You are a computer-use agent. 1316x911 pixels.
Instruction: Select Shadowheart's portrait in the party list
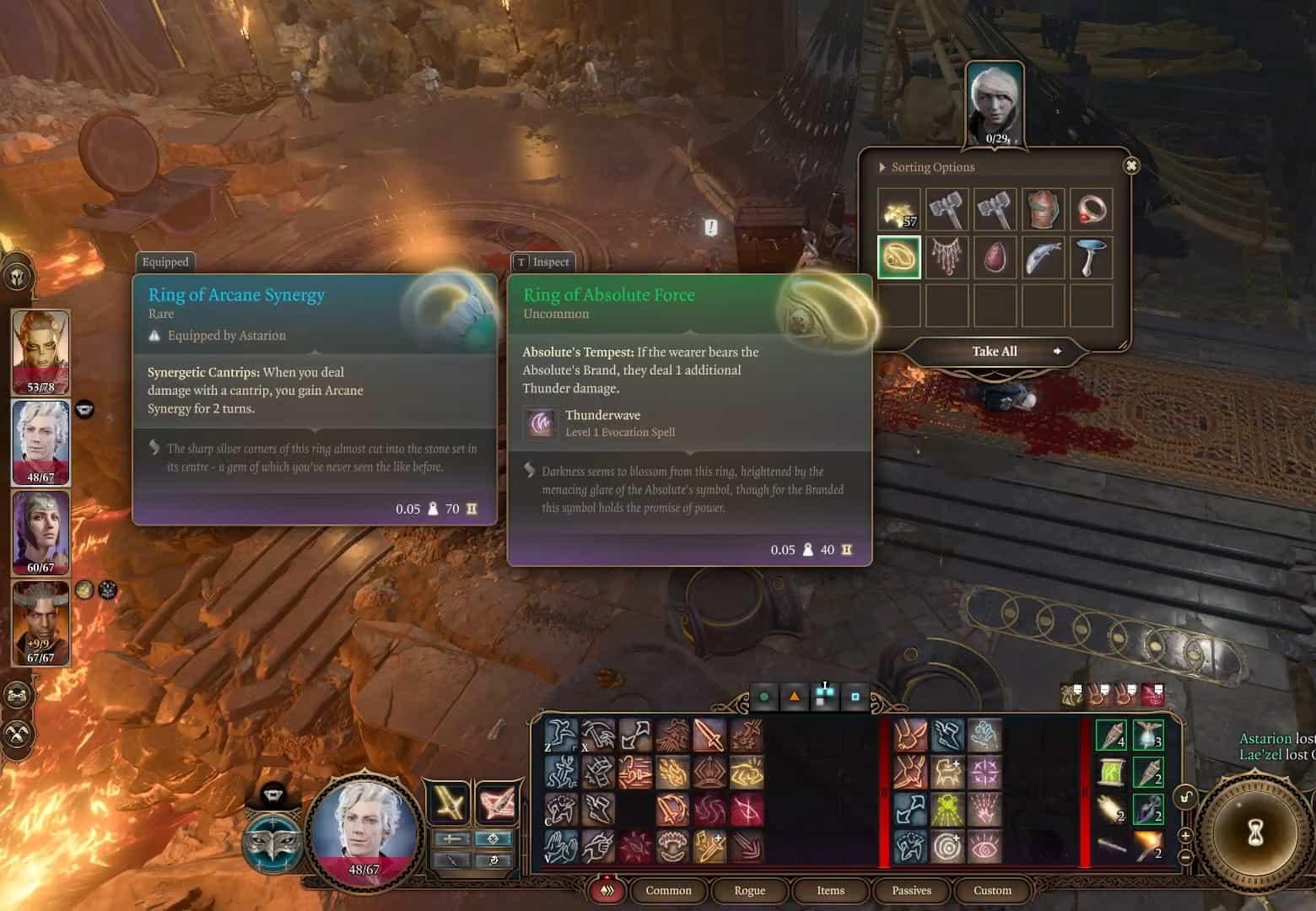tap(40, 531)
